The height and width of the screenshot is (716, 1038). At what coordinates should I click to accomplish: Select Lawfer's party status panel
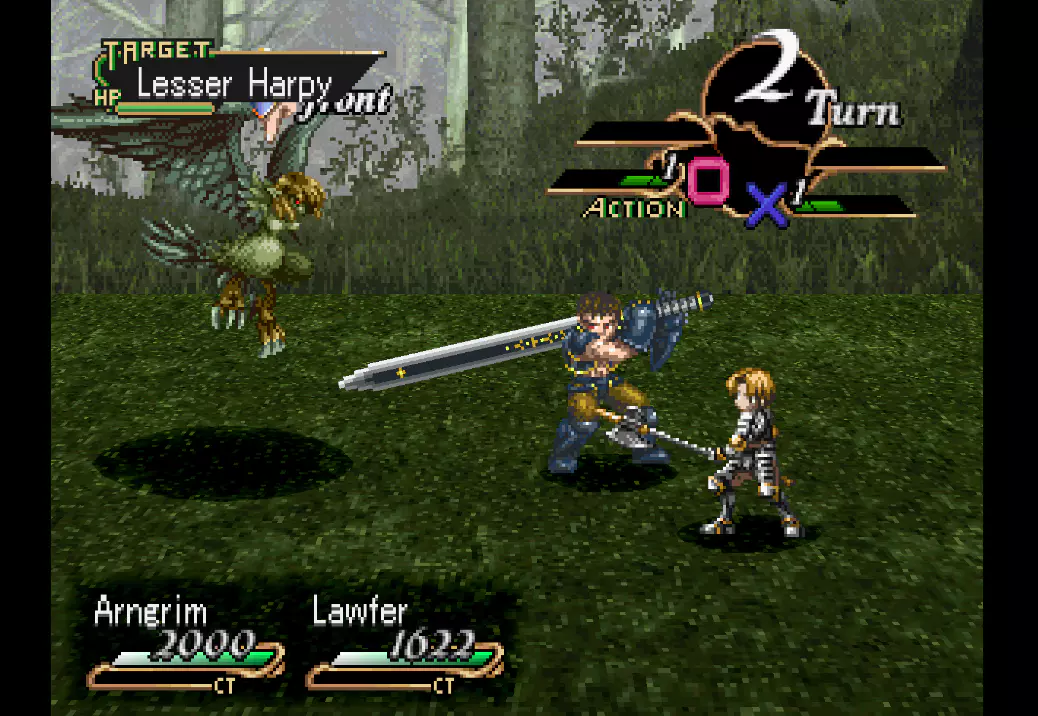click(405, 643)
